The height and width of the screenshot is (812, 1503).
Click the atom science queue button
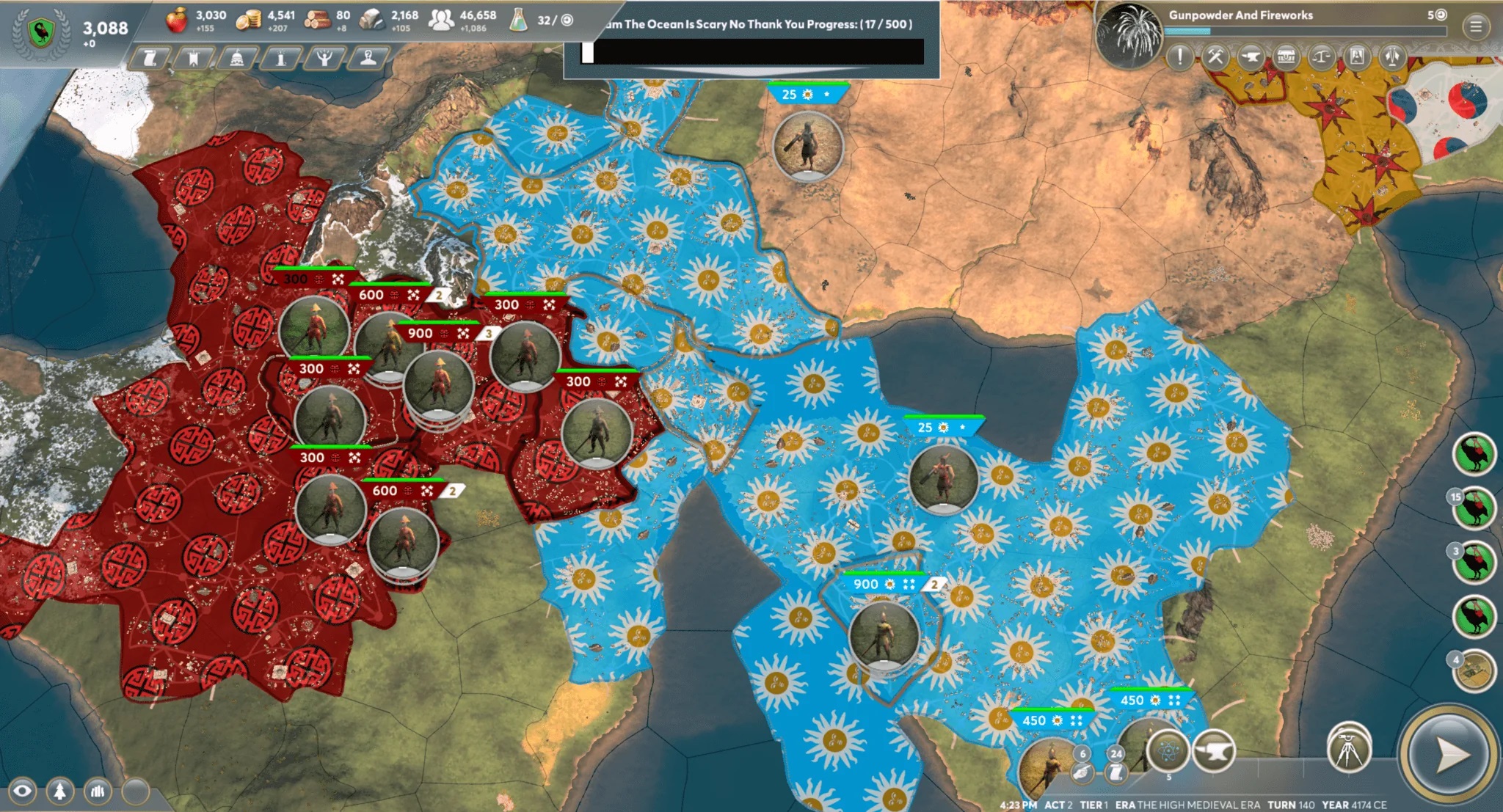pyautogui.click(x=1167, y=750)
